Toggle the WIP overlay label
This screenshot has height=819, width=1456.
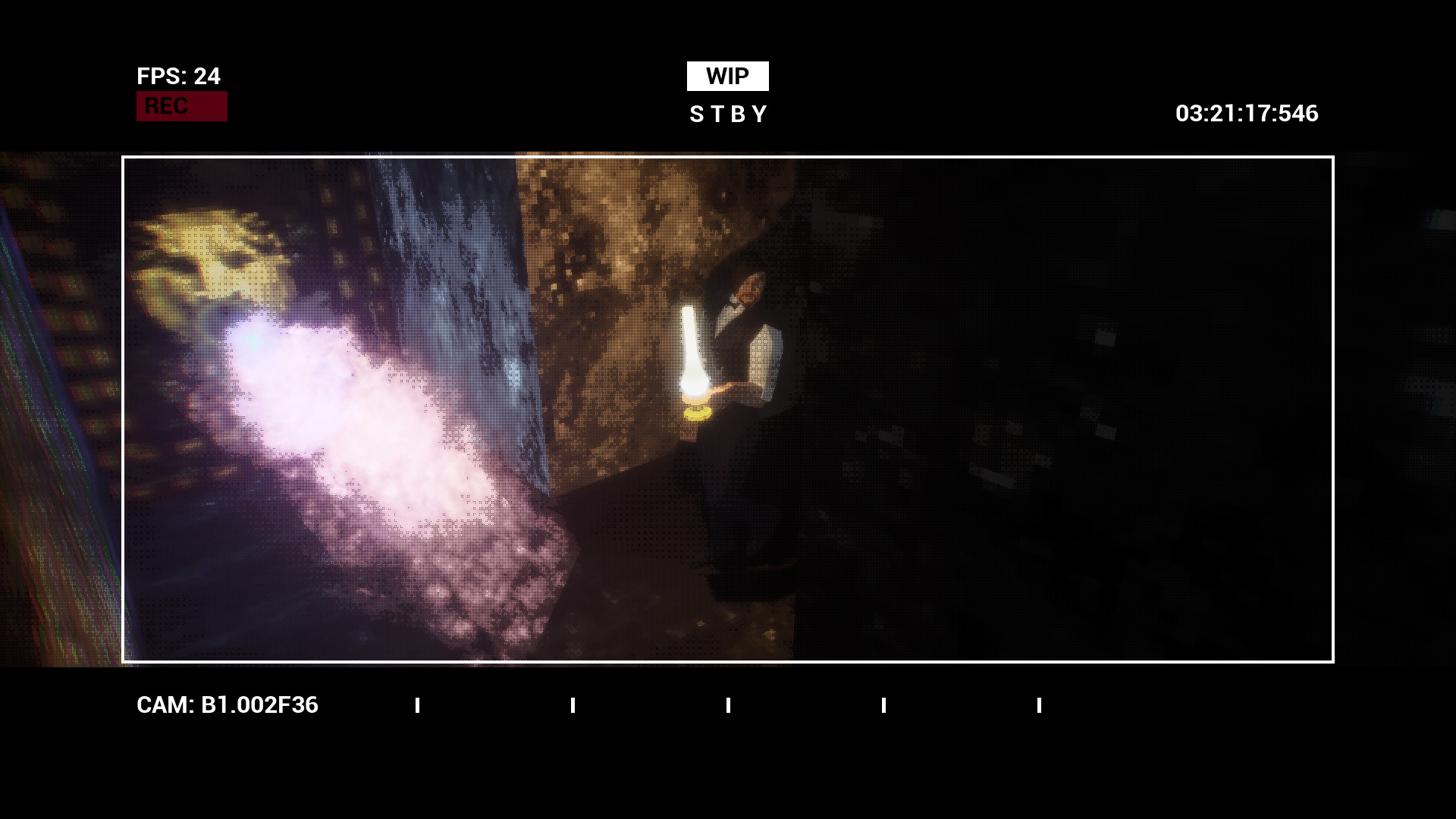[727, 75]
